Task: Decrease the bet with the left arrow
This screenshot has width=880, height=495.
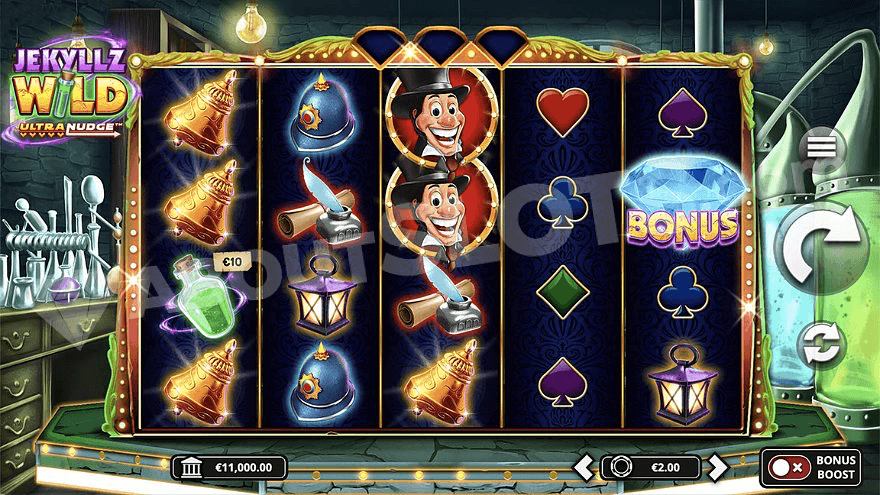Action: point(585,466)
